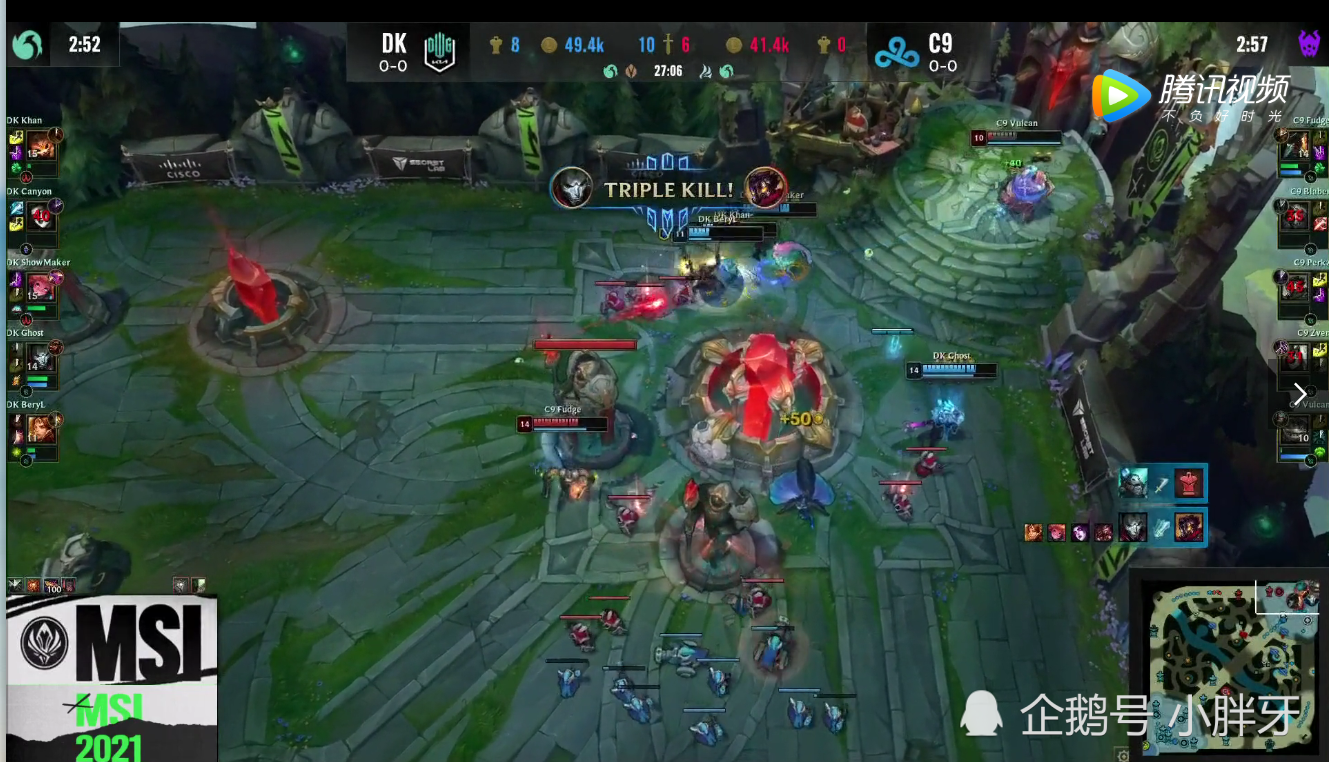This screenshot has height=762, width=1329.
Task: Select DK Ghost's champion portrait
Action: 41,358
